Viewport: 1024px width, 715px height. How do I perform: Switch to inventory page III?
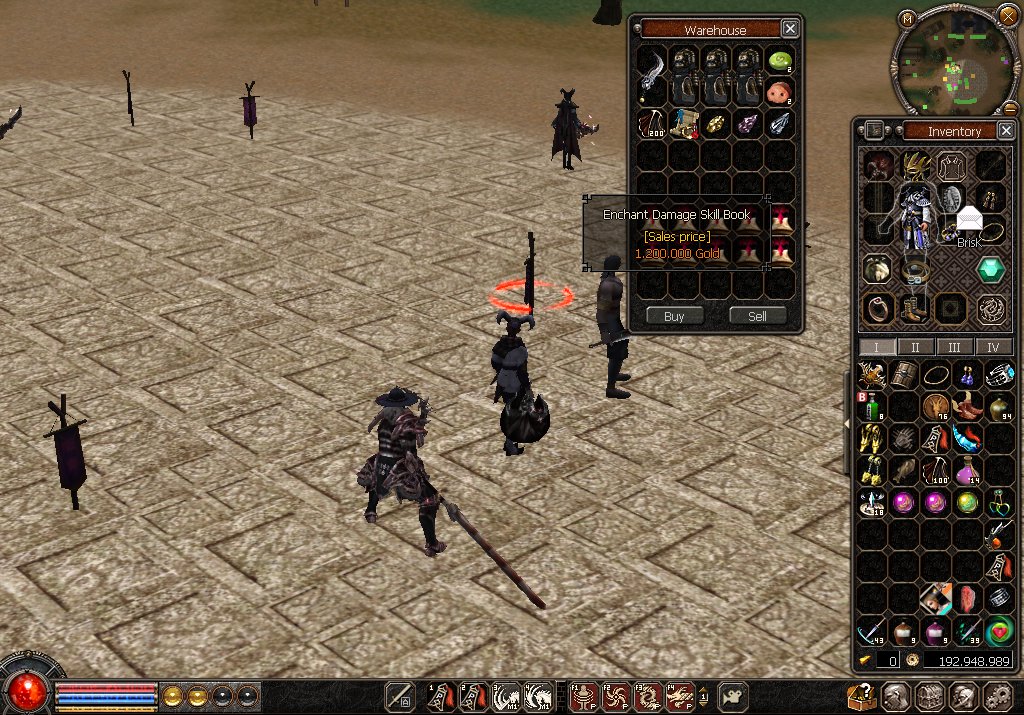coord(954,347)
